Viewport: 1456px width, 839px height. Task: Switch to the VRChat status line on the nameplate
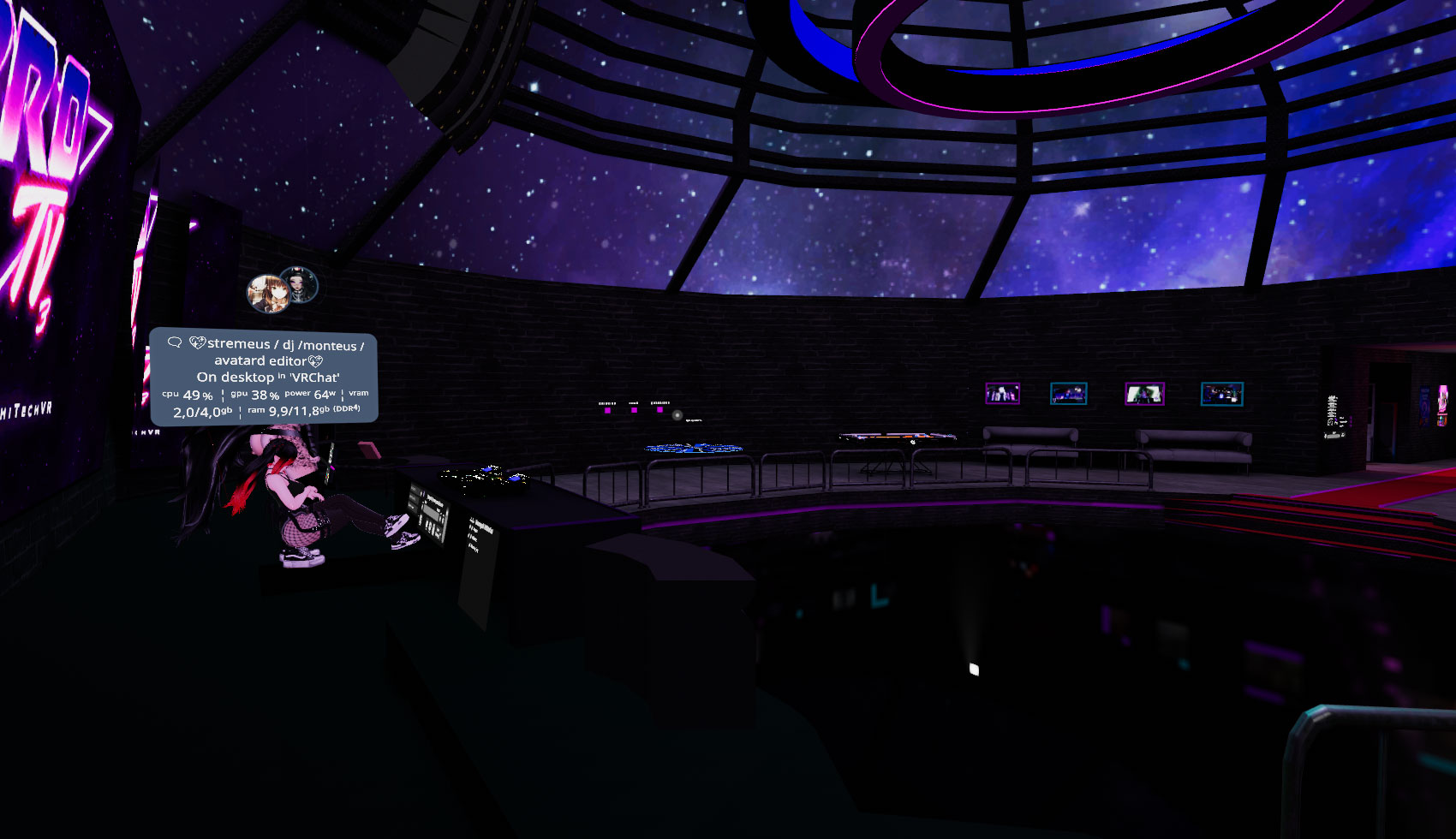coord(268,375)
